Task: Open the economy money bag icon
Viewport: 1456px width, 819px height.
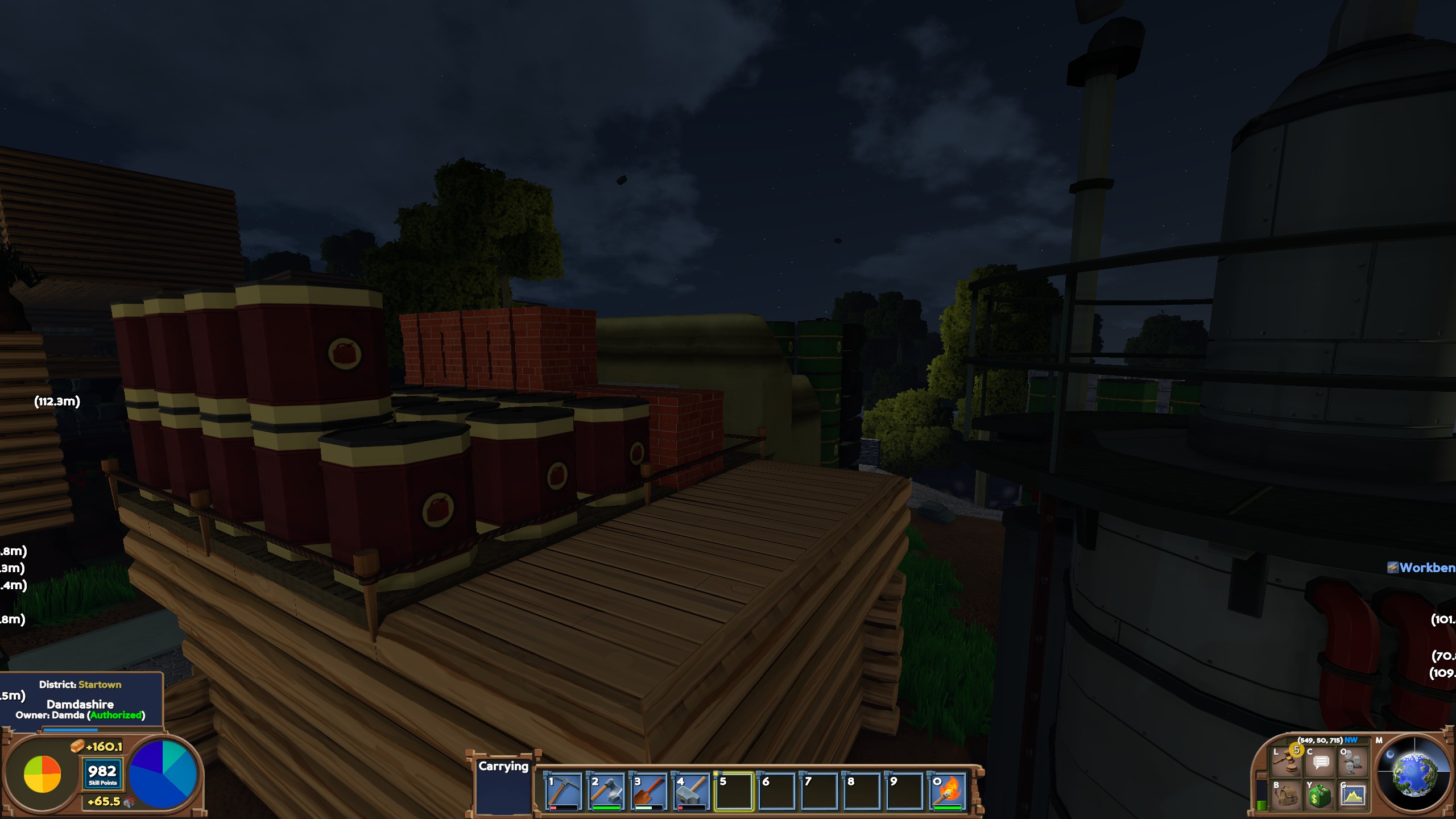Action: (x=1319, y=795)
